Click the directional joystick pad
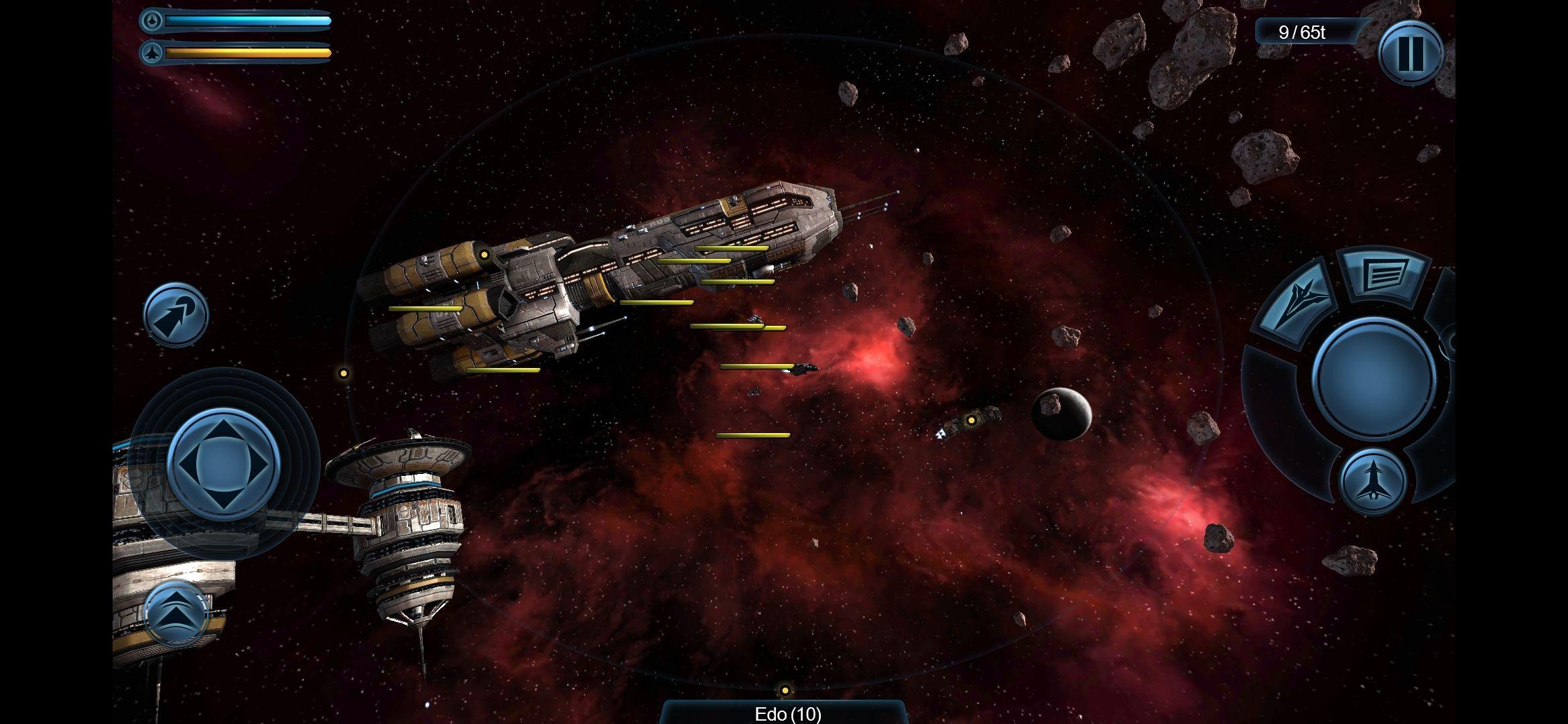The image size is (1568, 724). [x=223, y=464]
